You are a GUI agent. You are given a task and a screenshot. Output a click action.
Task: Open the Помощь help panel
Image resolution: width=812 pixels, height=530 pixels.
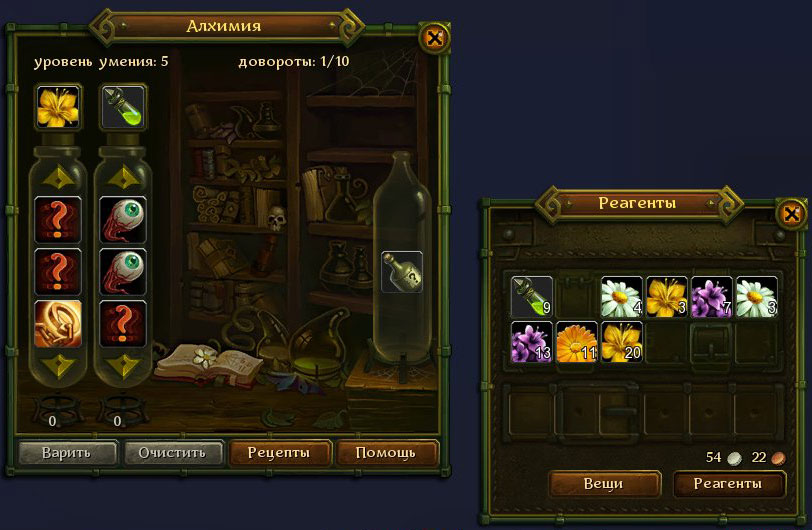(387, 452)
